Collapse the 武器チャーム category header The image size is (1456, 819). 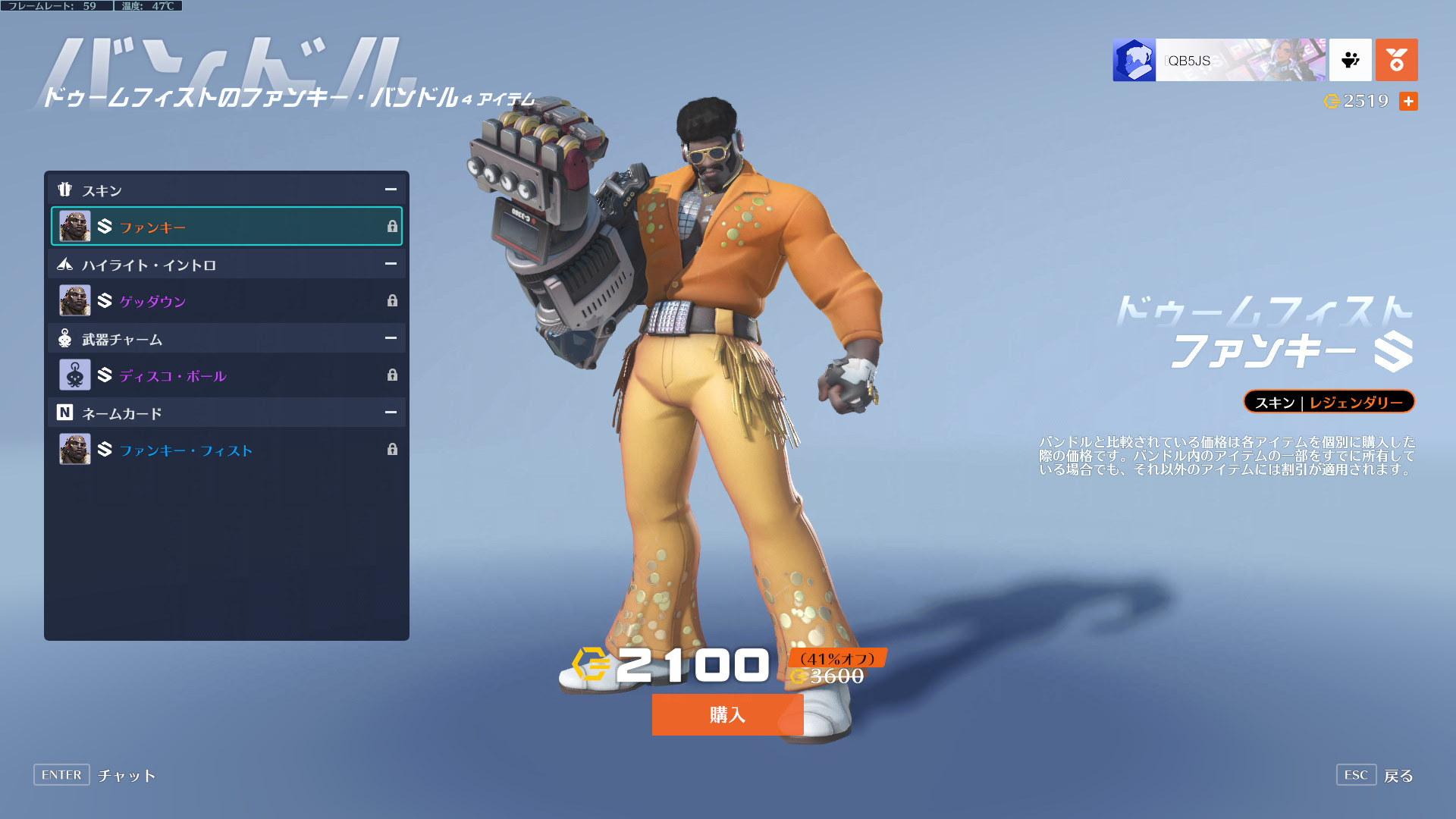click(x=391, y=338)
